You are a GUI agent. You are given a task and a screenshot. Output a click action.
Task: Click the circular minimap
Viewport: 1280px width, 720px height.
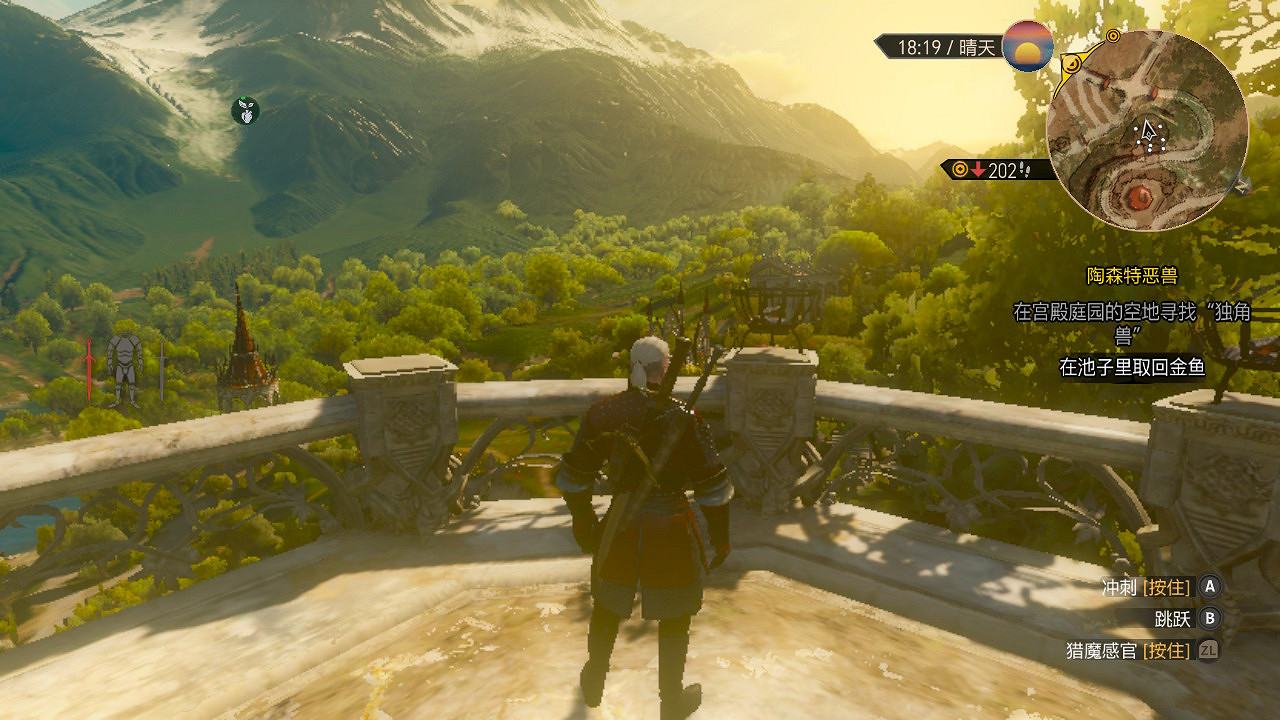point(1147,131)
